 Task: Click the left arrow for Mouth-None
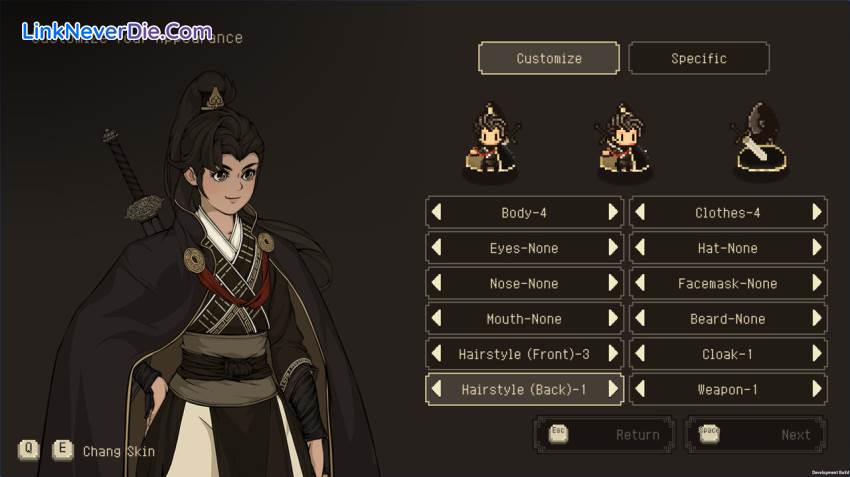(437, 319)
